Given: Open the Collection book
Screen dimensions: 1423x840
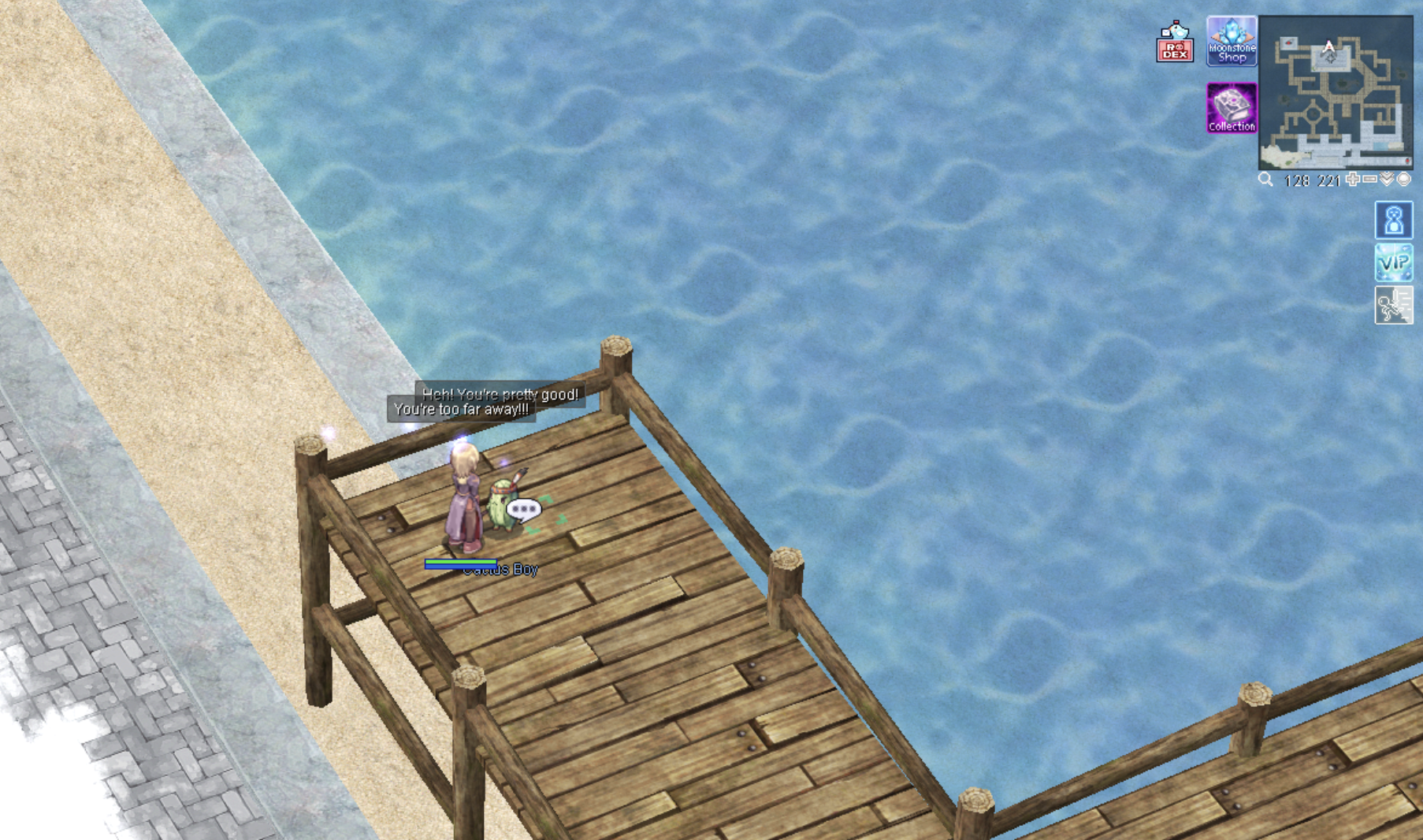Looking at the screenshot, I should pos(1232,107).
